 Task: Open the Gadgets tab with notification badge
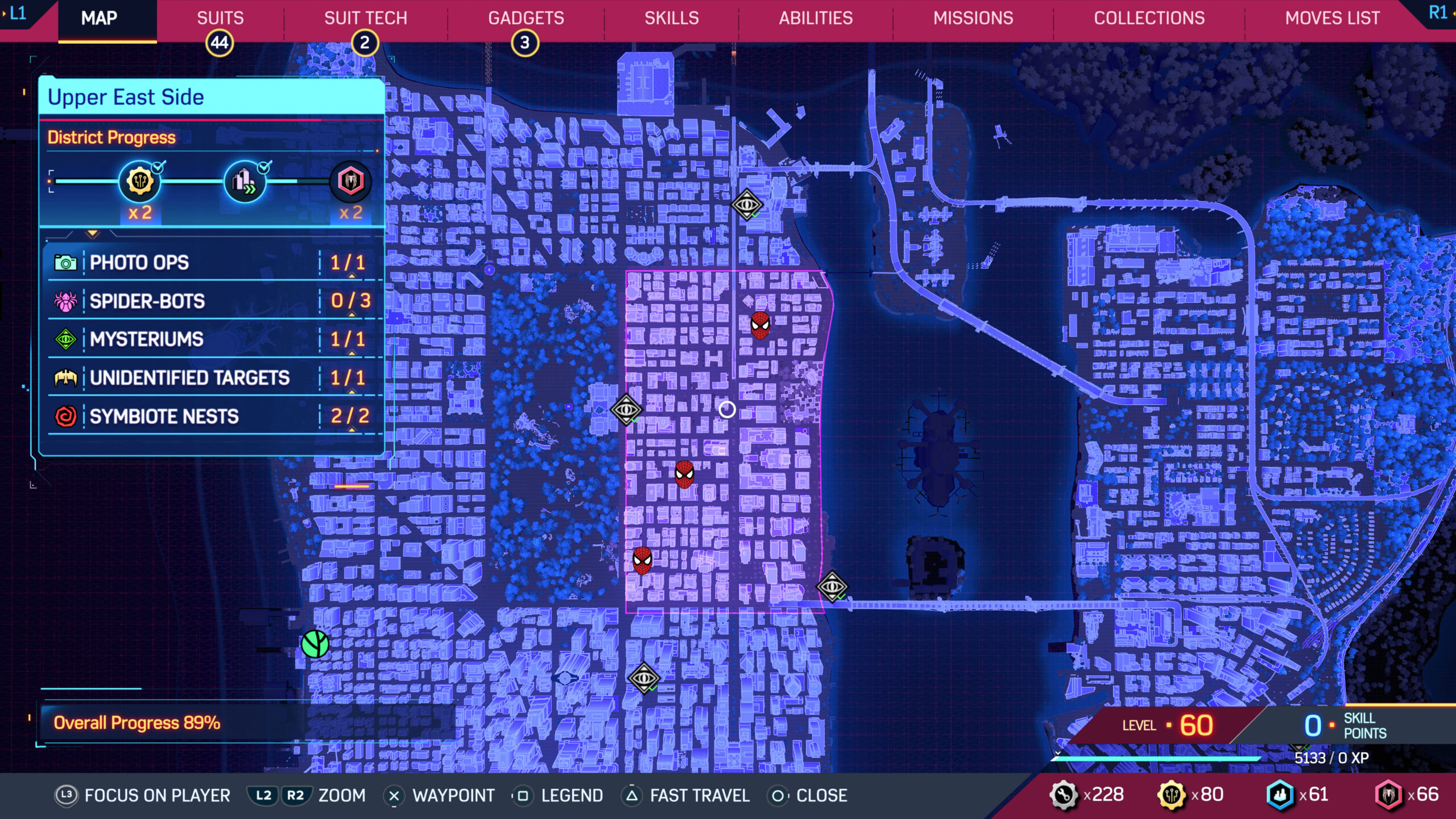click(526, 18)
